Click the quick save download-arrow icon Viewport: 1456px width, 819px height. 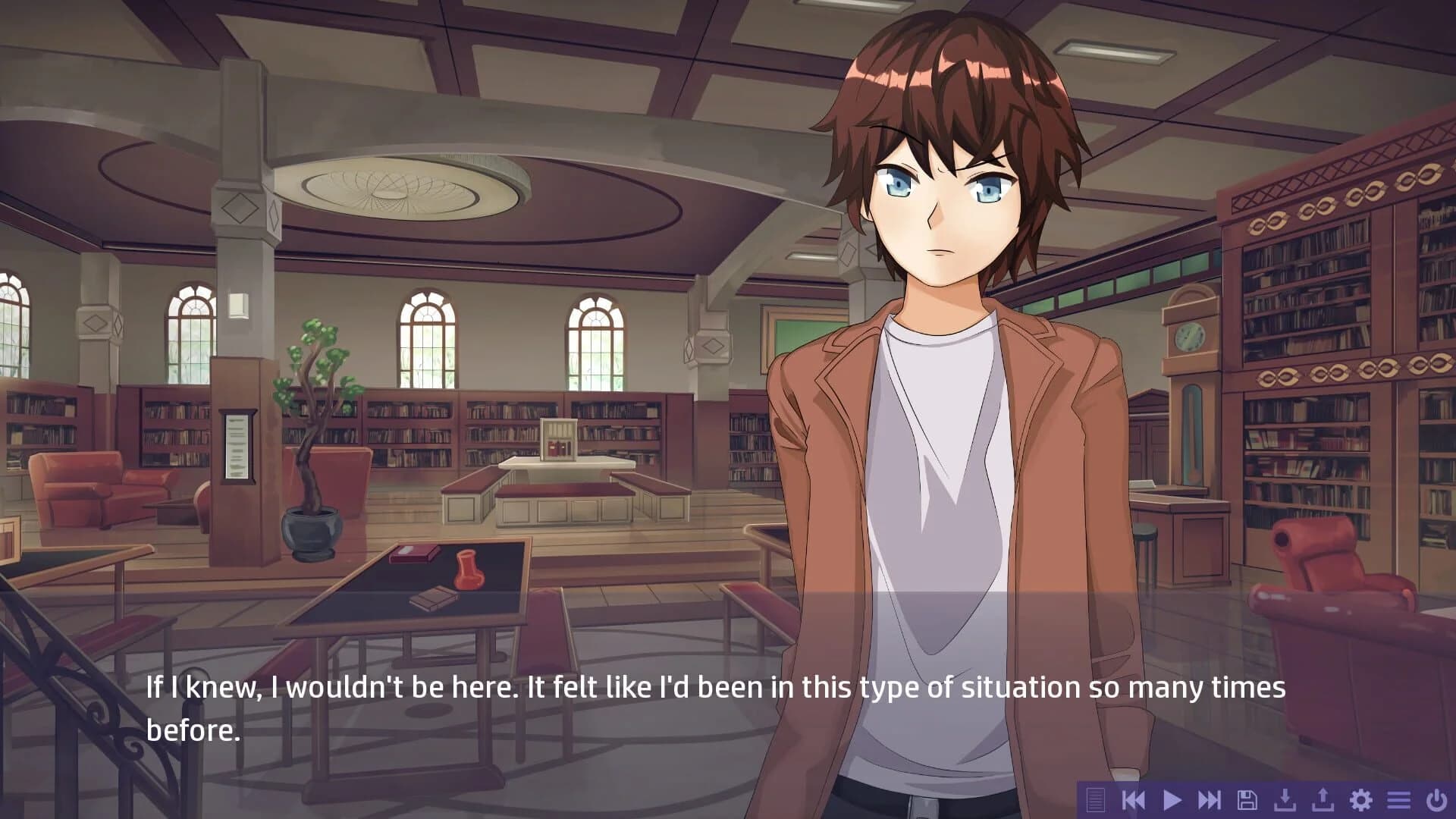click(x=1285, y=799)
